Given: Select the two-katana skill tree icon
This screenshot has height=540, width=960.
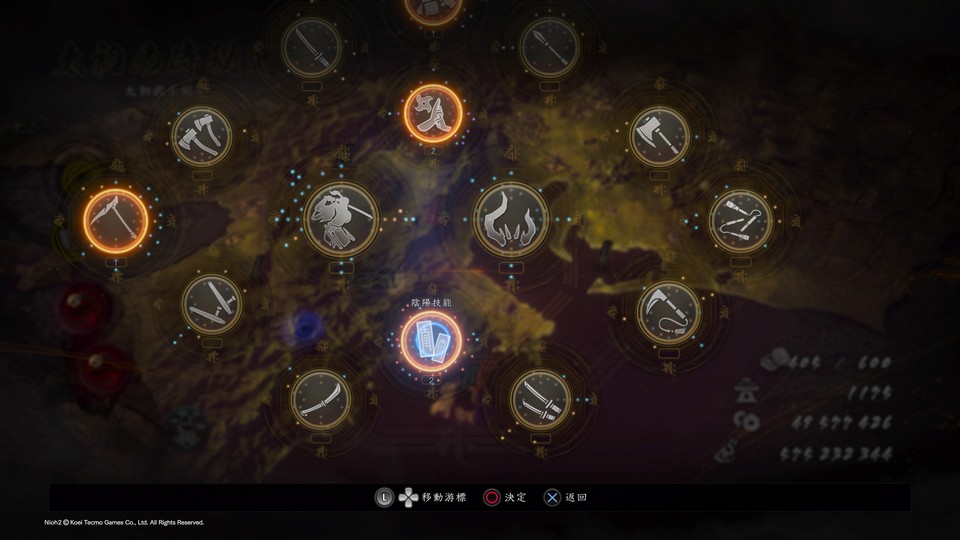Looking at the screenshot, I should (541, 400).
